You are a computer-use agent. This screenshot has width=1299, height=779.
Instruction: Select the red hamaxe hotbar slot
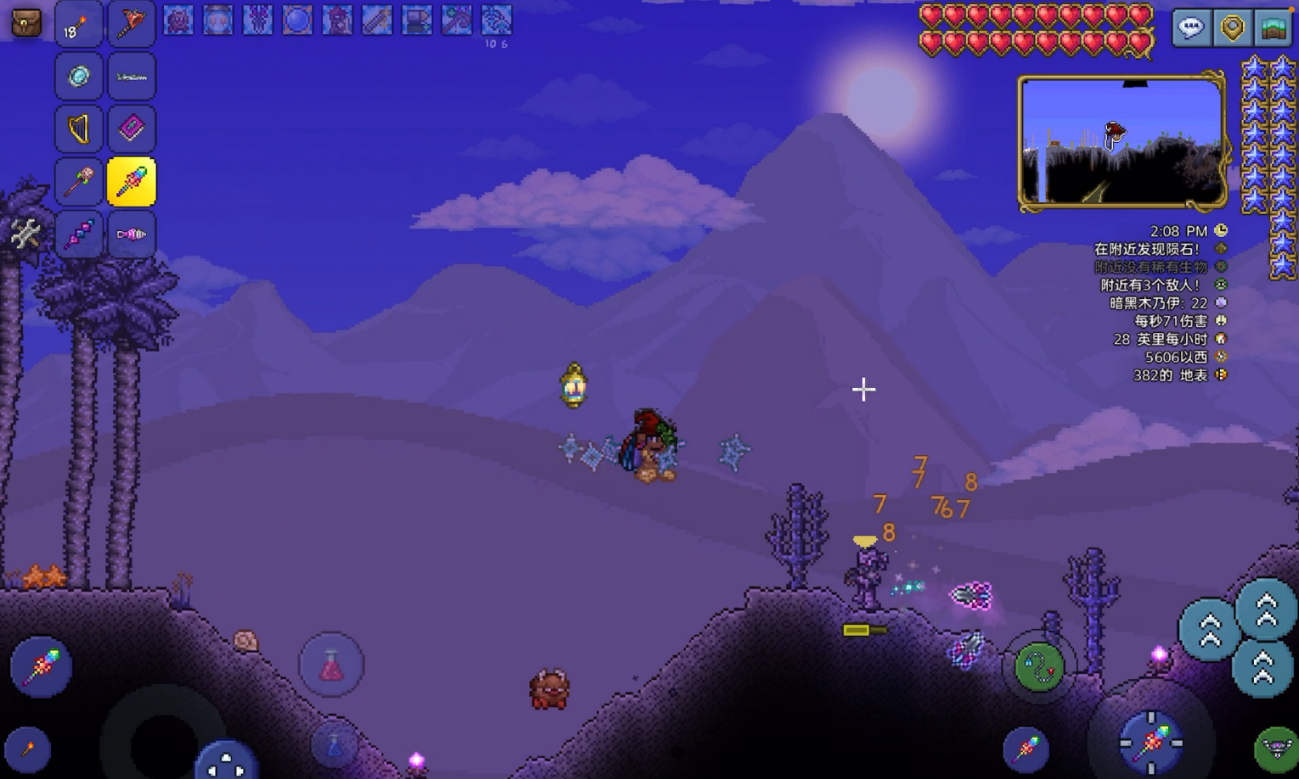[131, 24]
